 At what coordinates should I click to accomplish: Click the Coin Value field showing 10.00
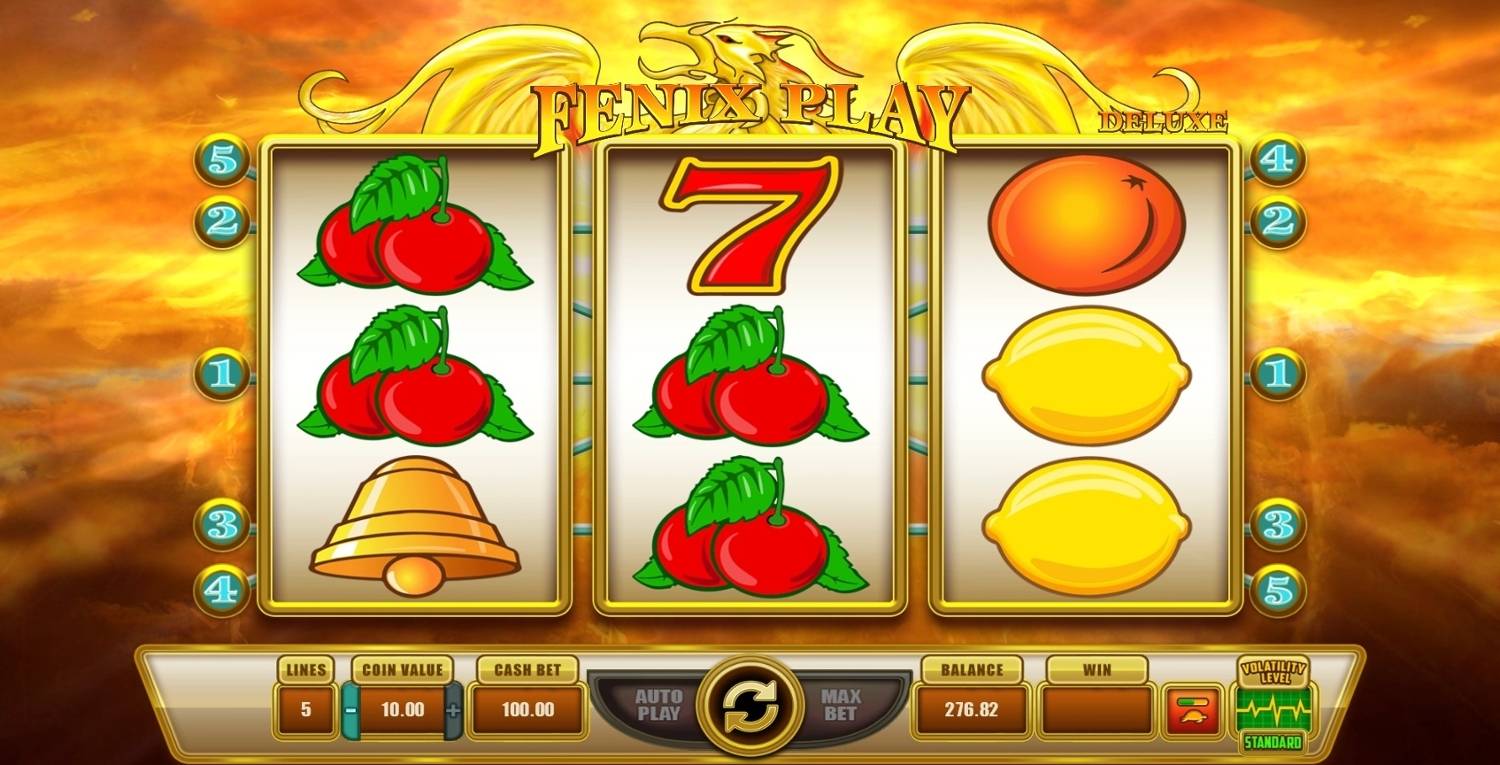point(402,710)
